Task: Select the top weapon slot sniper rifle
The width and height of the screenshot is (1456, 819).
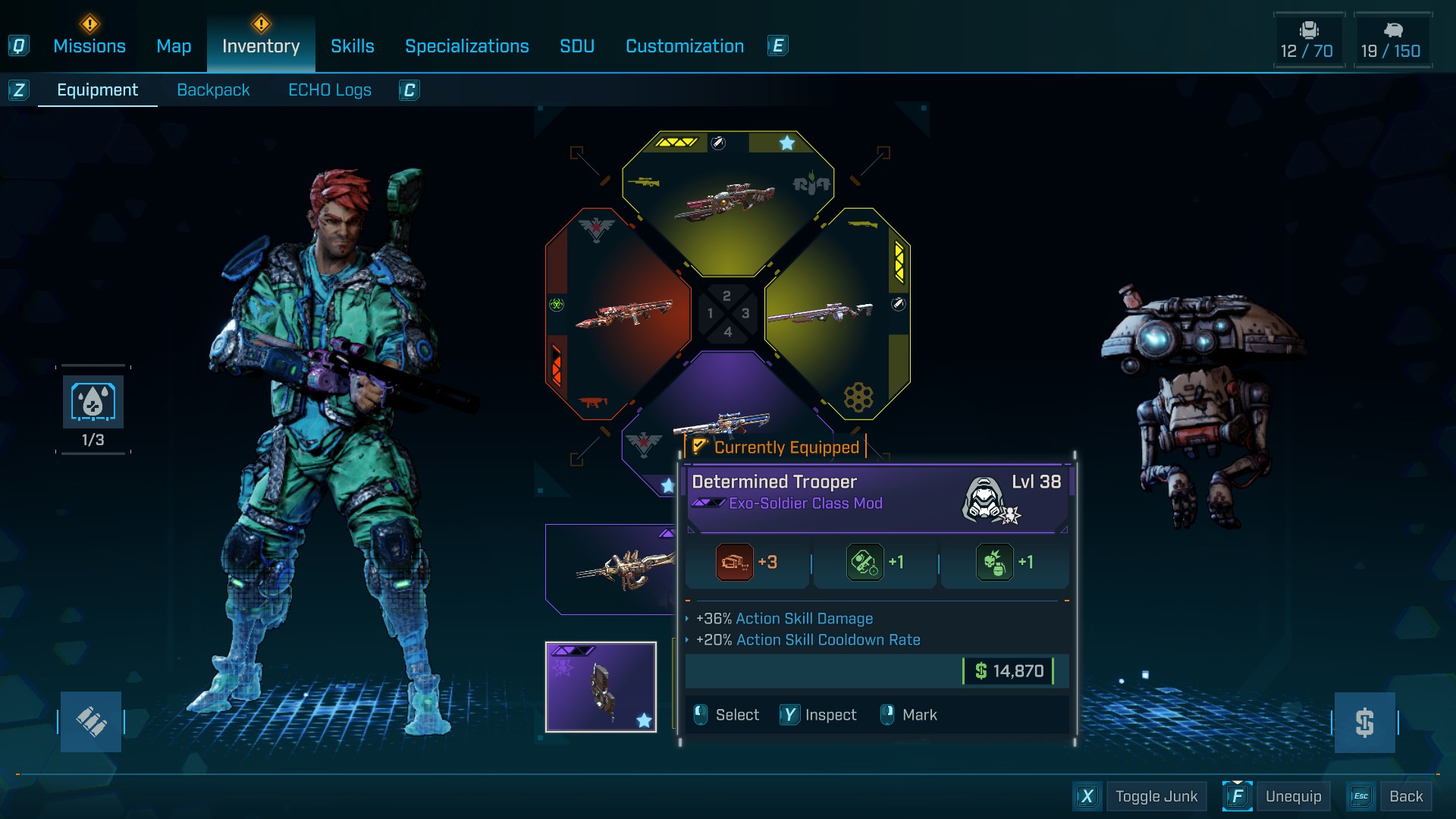Action: point(726,202)
